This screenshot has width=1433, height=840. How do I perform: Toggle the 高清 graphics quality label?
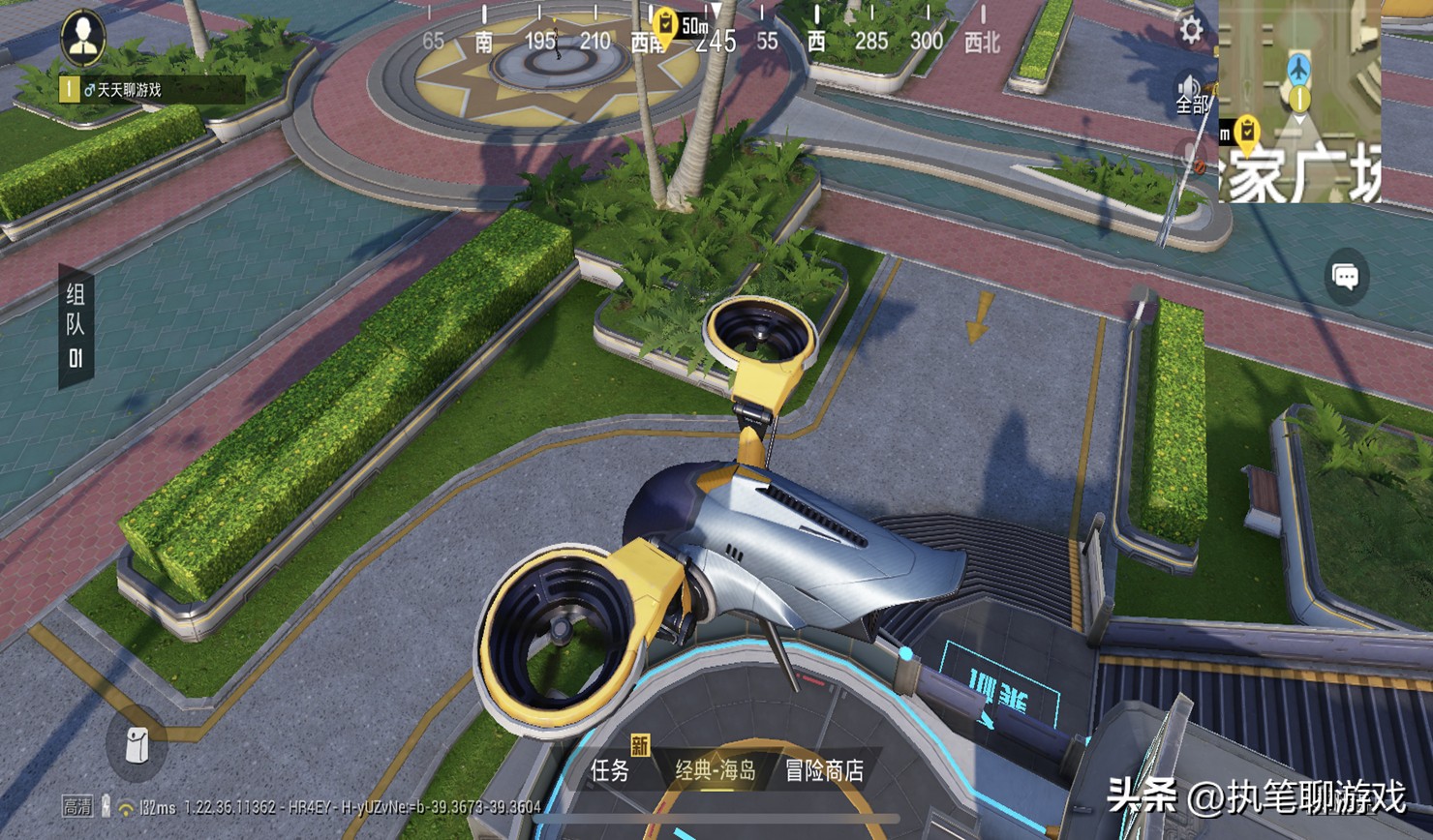[77, 806]
